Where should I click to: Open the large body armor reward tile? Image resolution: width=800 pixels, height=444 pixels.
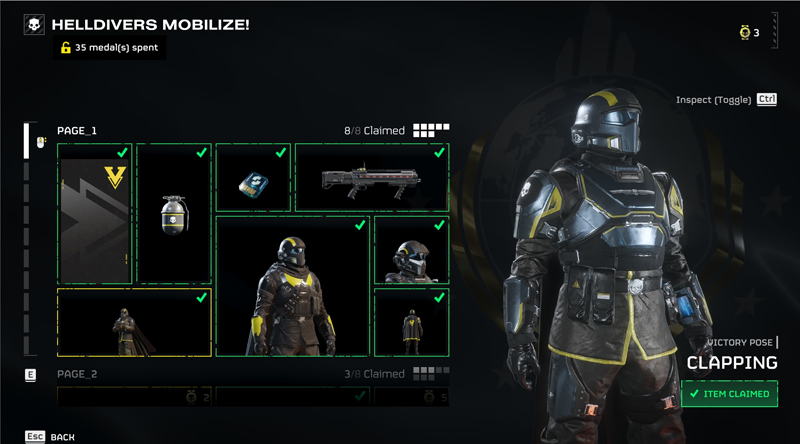click(292, 285)
